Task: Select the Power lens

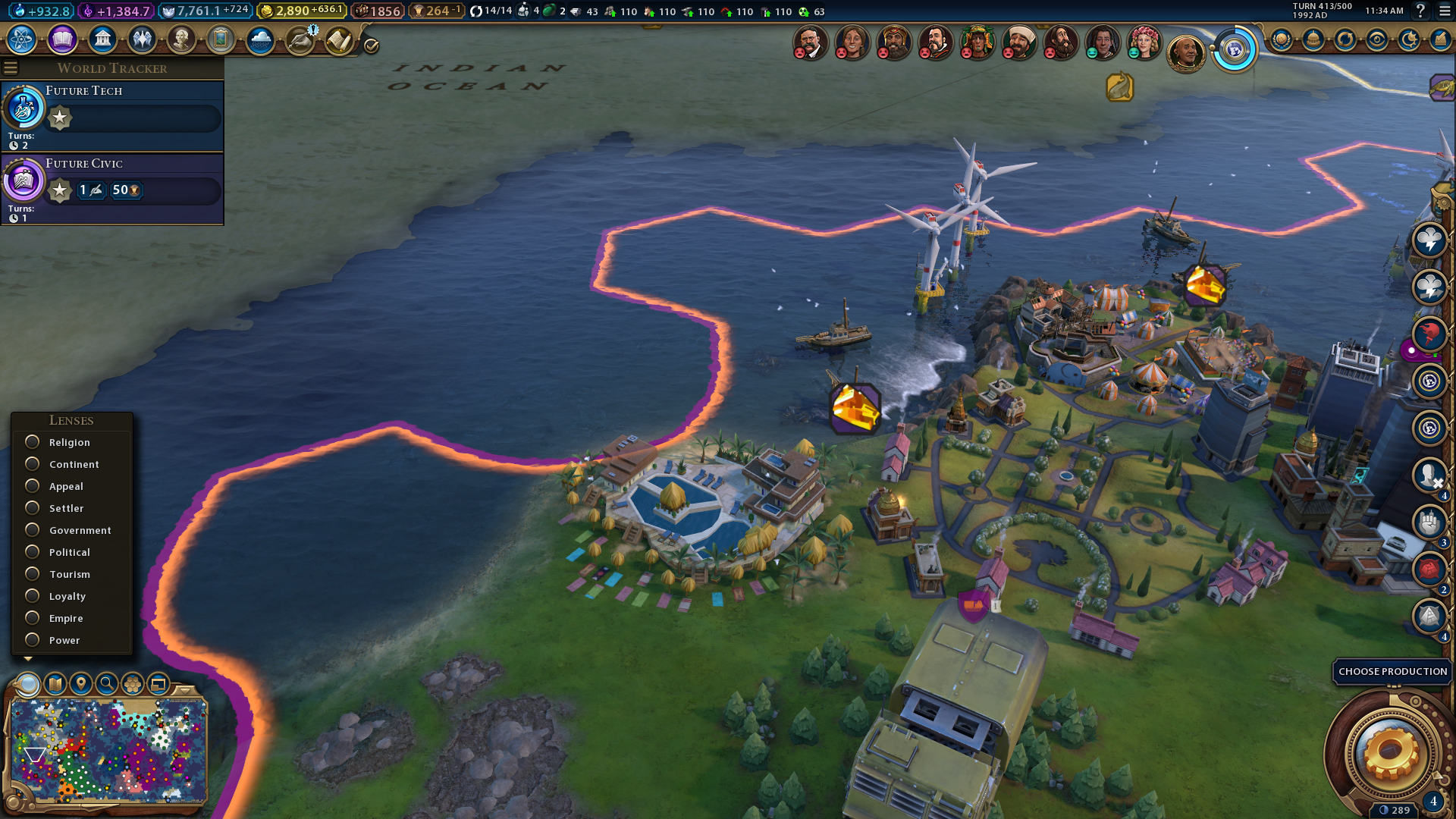Action: [x=33, y=640]
